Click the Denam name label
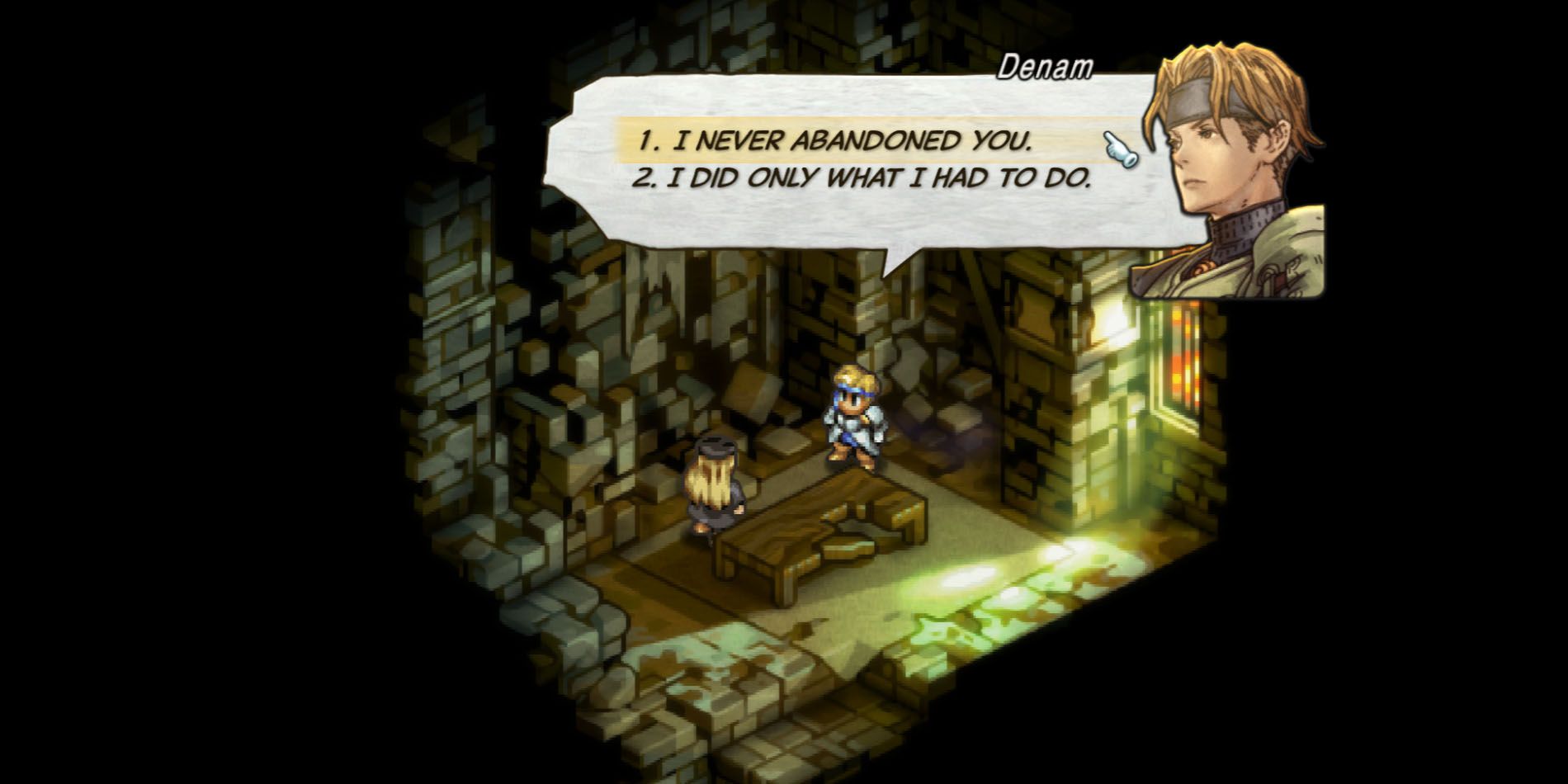1568x784 pixels. pos(1046,66)
